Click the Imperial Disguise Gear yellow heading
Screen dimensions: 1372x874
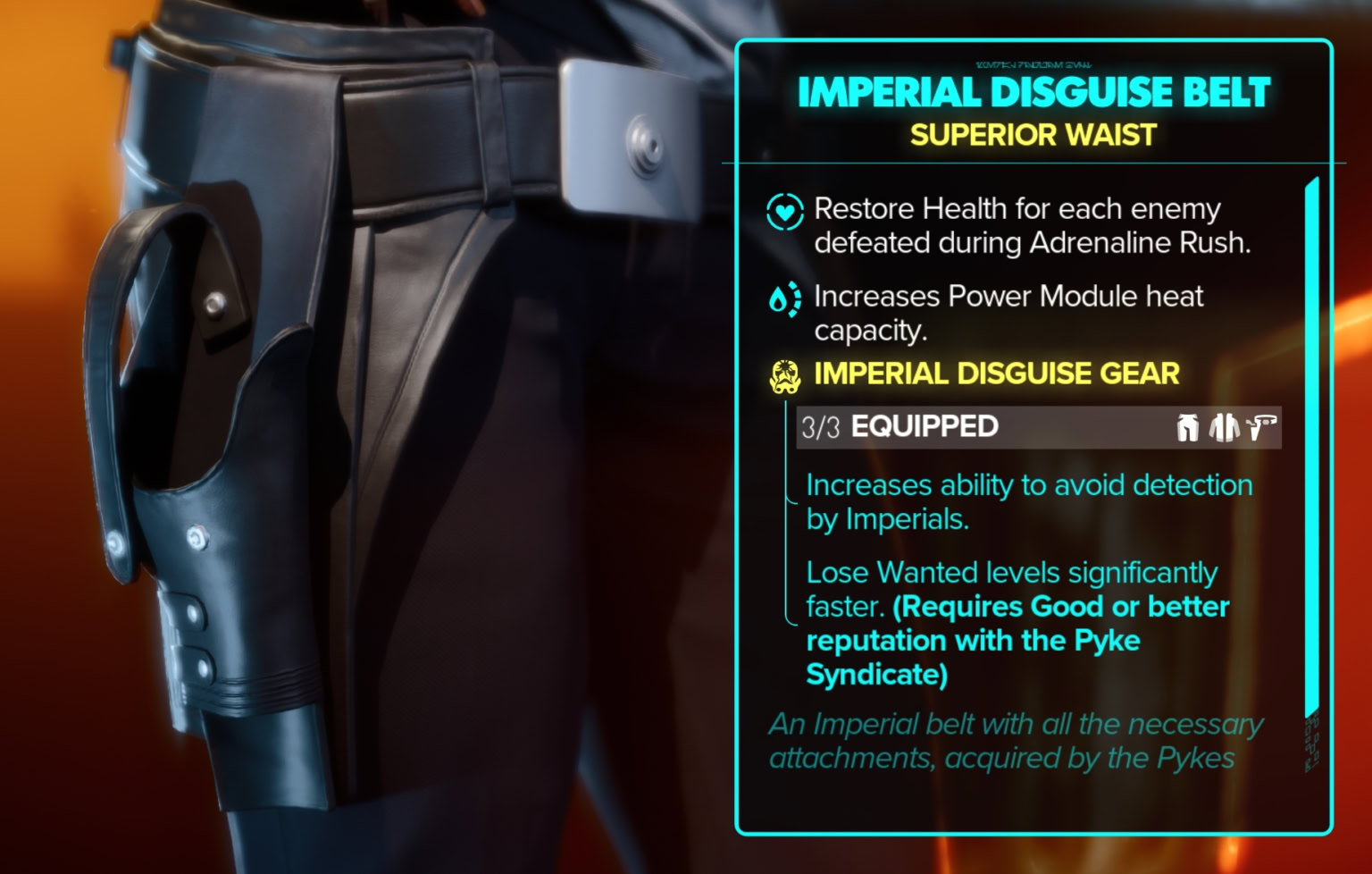(x=994, y=374)
